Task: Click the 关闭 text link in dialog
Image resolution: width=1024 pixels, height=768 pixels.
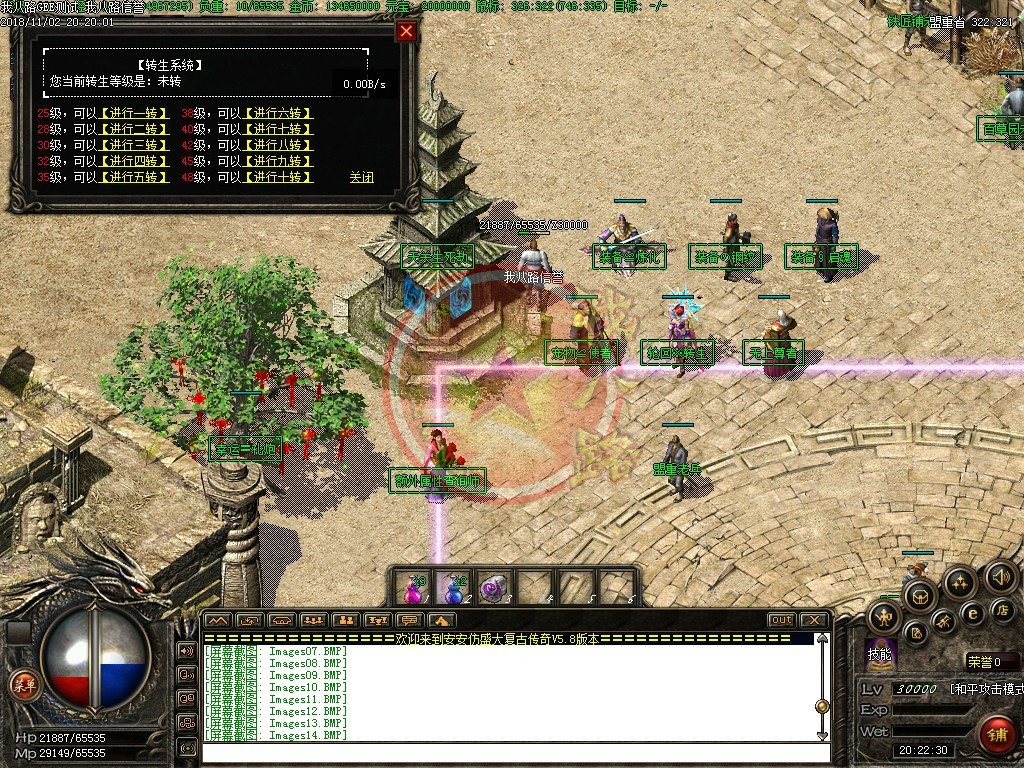Action: click(361, 177)
